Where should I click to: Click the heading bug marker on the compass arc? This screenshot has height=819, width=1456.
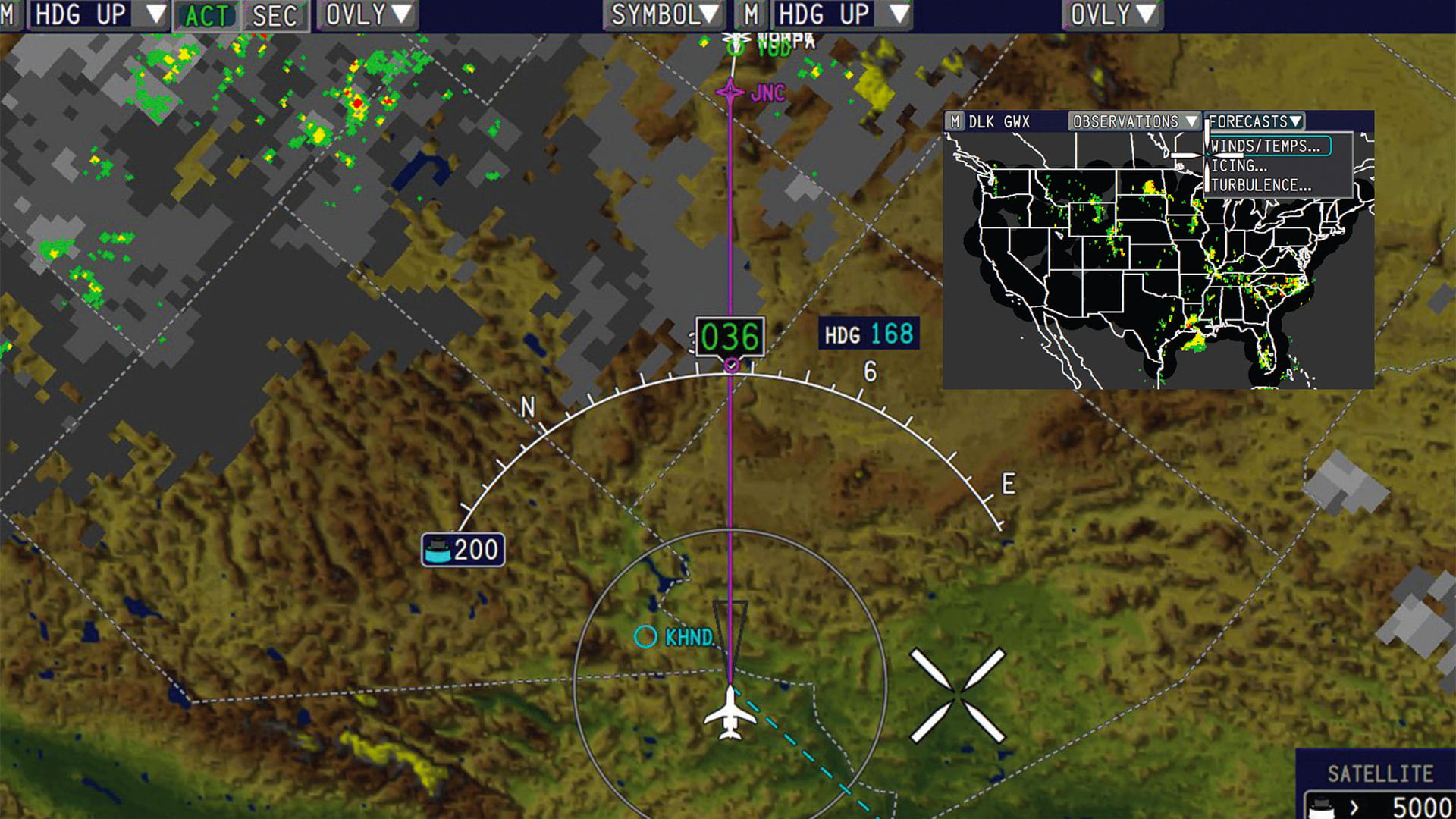pos(730,366)
